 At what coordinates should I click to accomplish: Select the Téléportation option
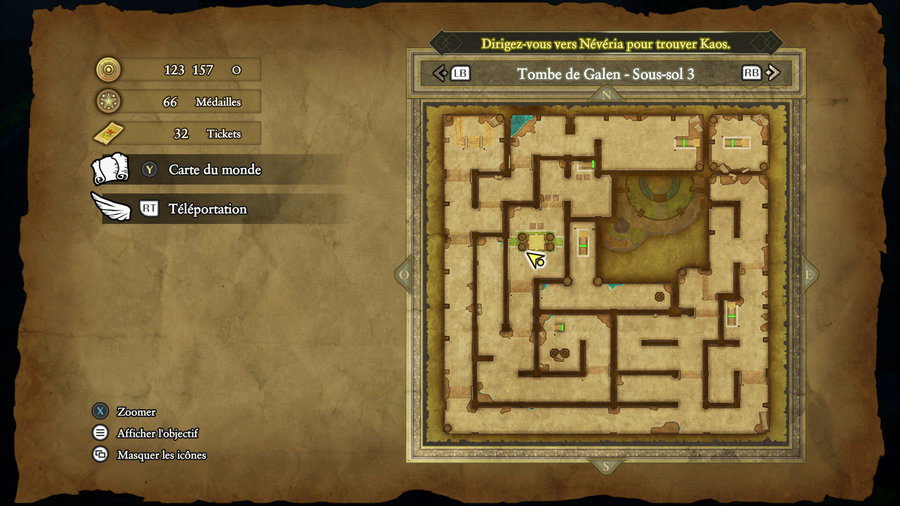click(x=206, y=209)
